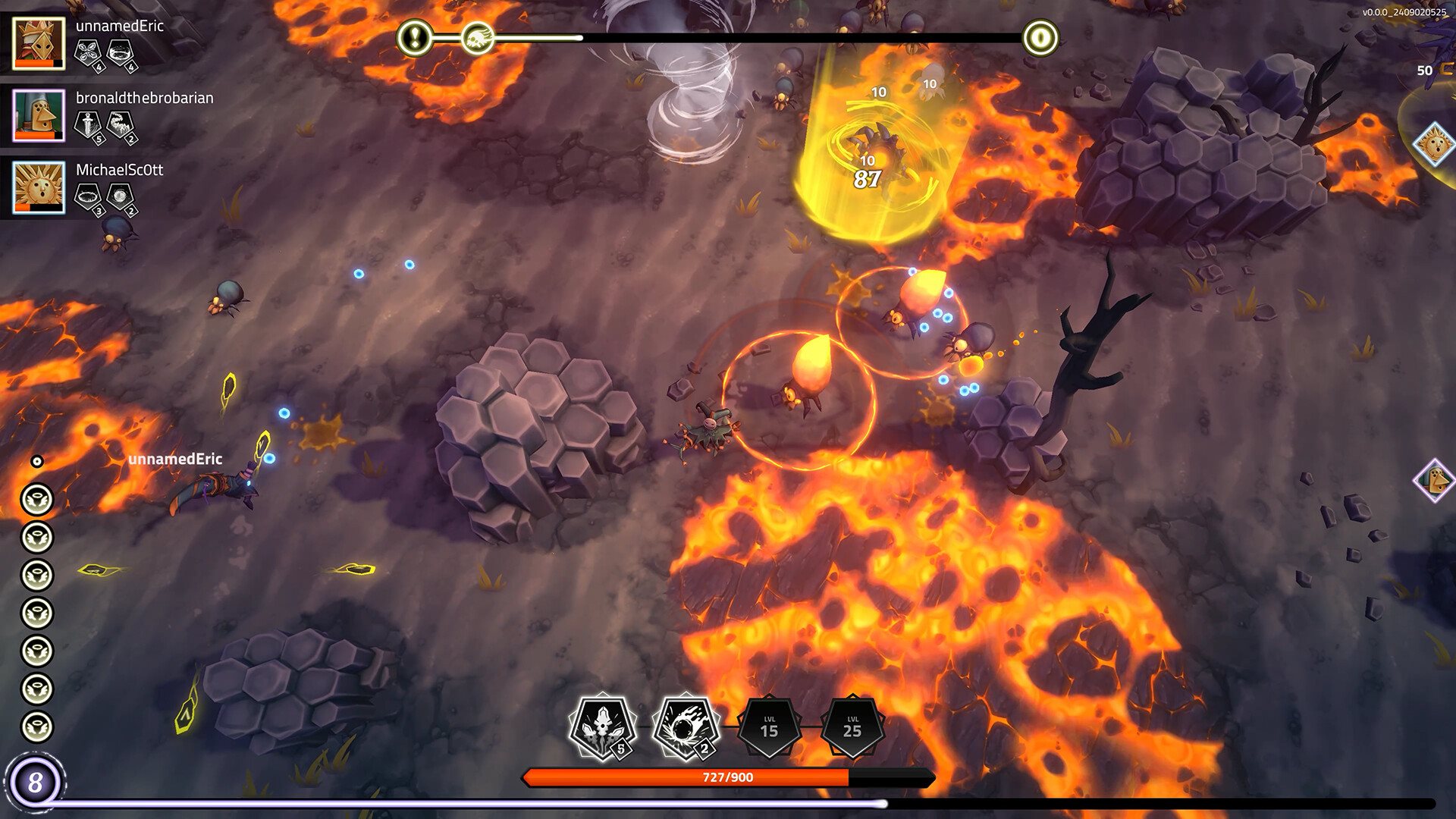
Task: Inspect unnamedEric's ring skill icon
Action: [121, 53]
